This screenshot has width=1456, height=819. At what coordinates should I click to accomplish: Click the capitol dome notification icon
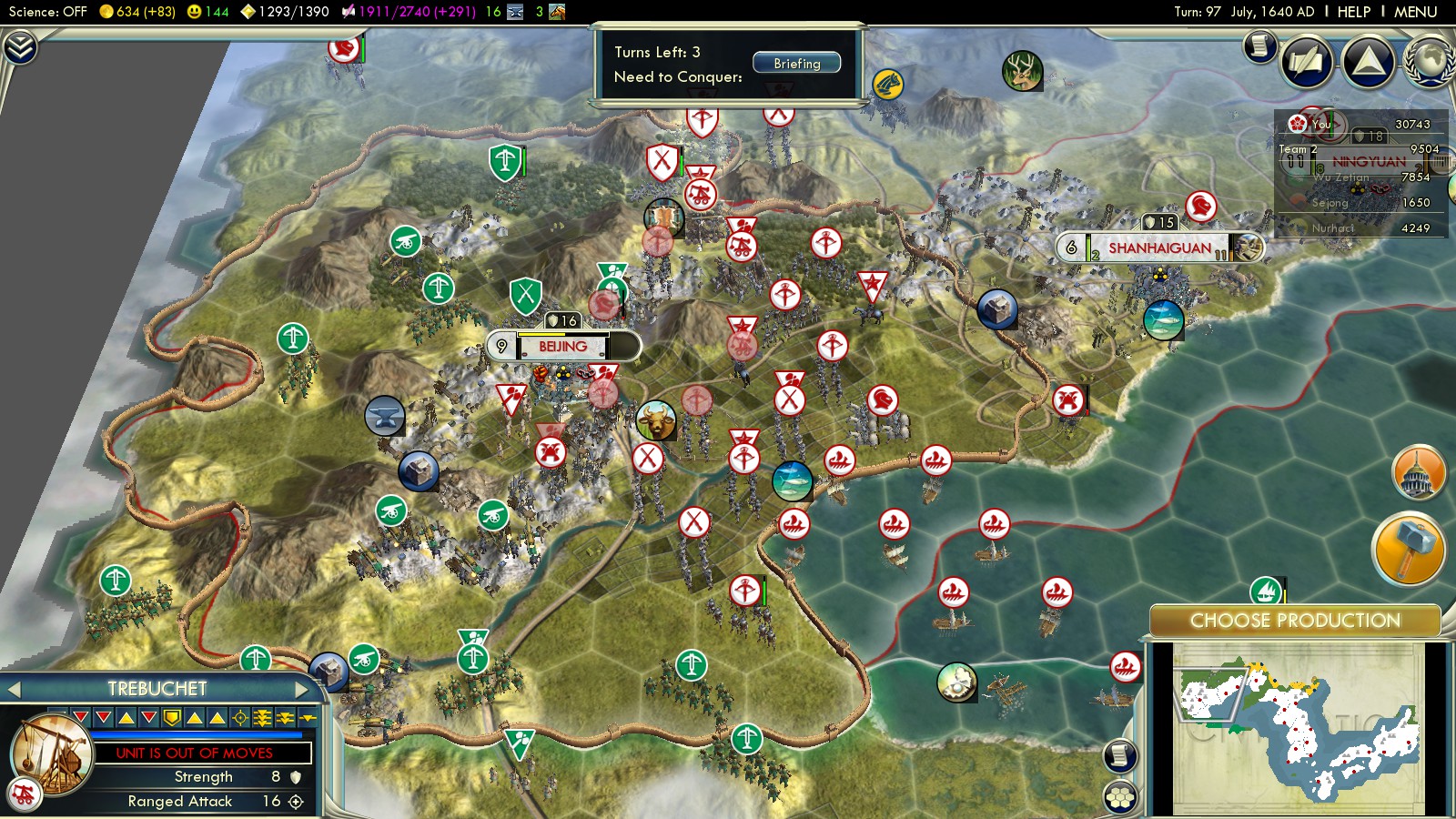[x=1418, y=471]
